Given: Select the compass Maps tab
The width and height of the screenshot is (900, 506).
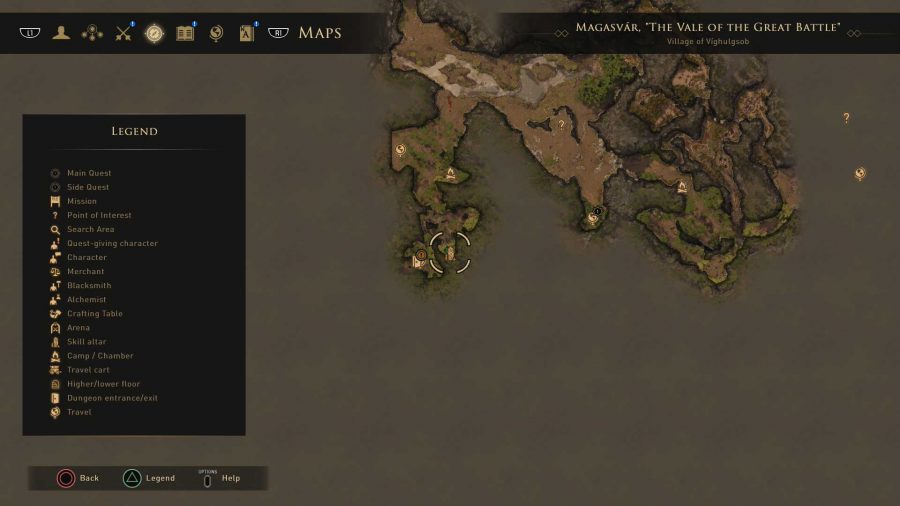Looking at the screenshot, I should (154, 33).
